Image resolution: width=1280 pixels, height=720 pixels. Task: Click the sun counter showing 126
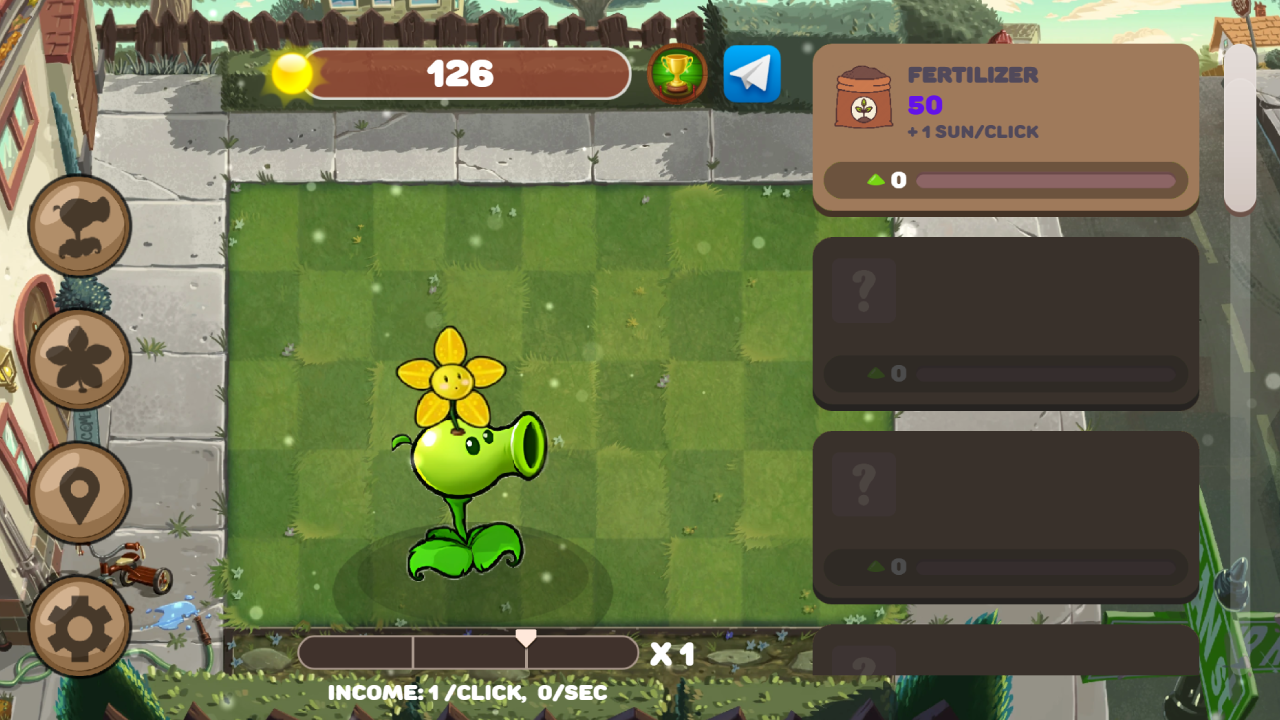coord(462,73)
